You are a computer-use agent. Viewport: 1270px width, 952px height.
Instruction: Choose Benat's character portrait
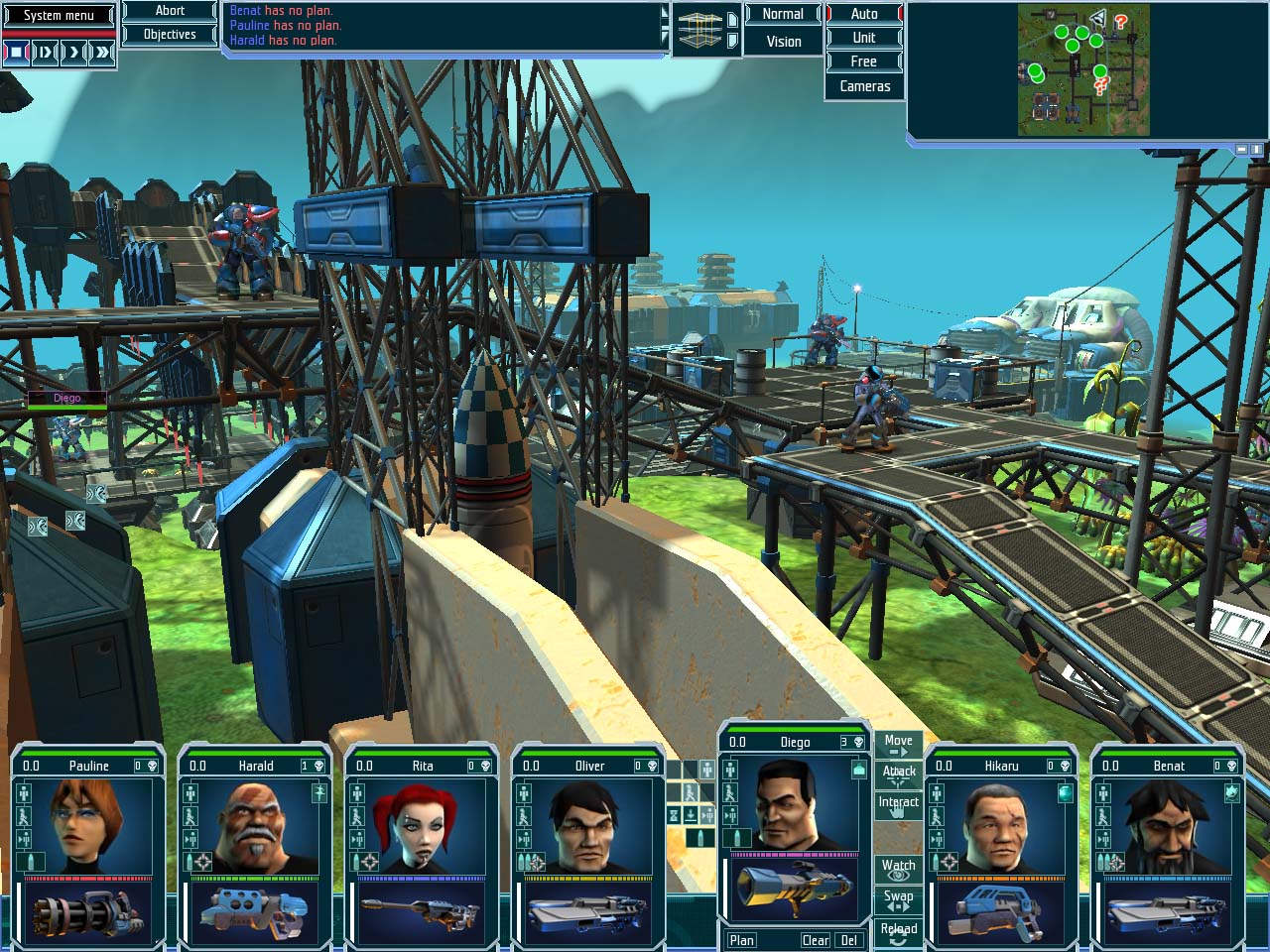tap(1168, 825)
